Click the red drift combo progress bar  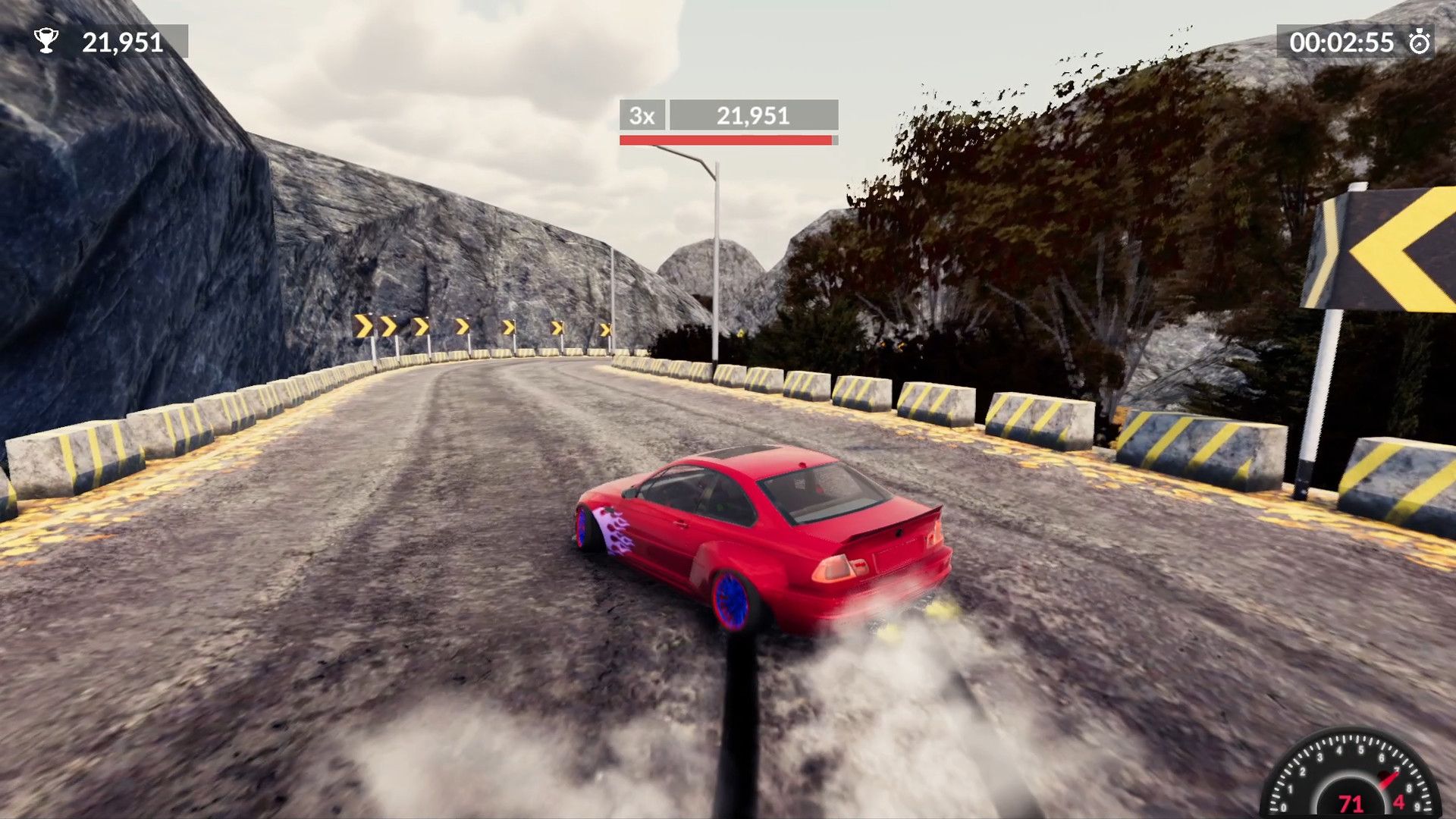(720, 140)
